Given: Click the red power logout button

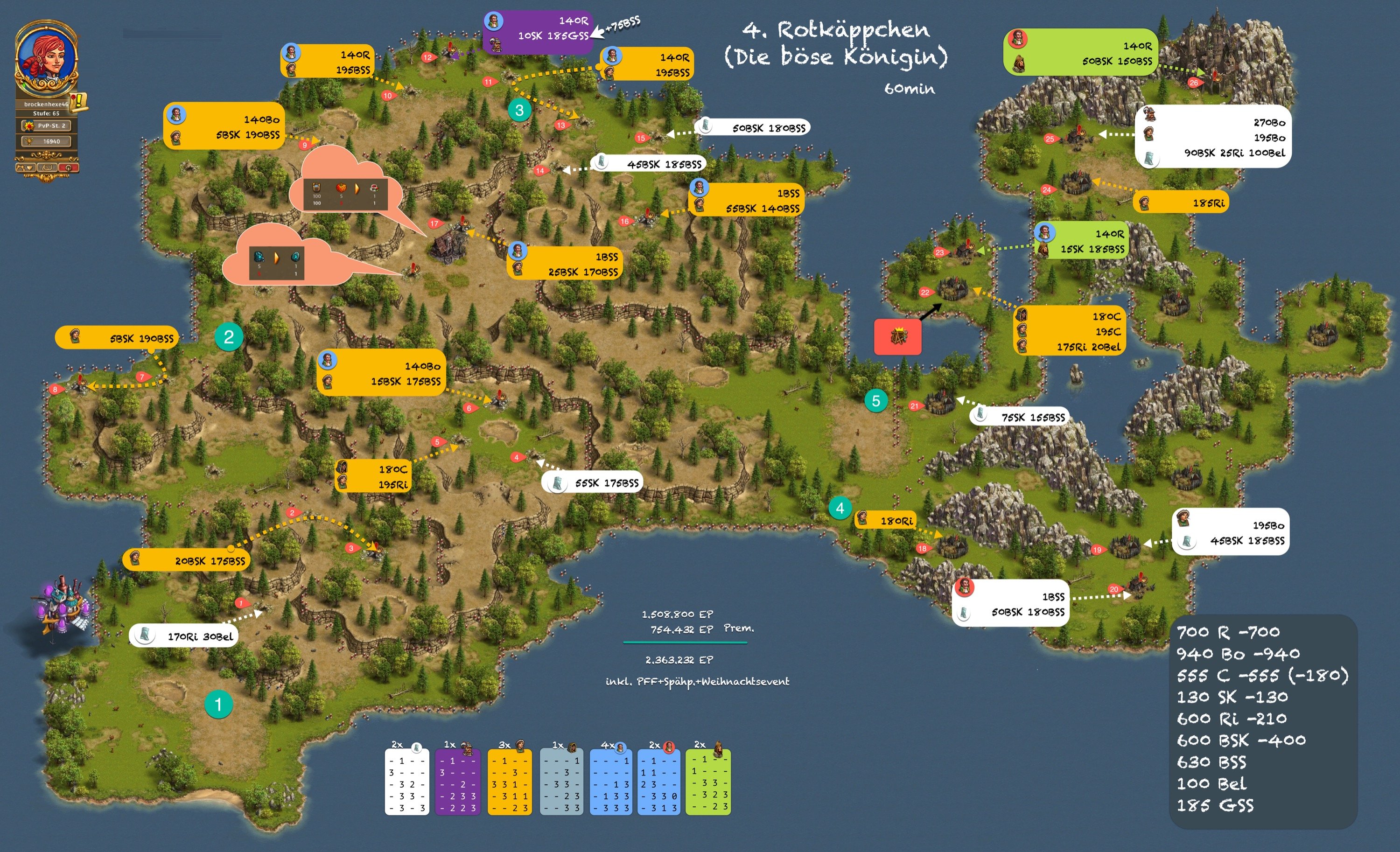Looking at the screenshot, I should pos(68,168).
